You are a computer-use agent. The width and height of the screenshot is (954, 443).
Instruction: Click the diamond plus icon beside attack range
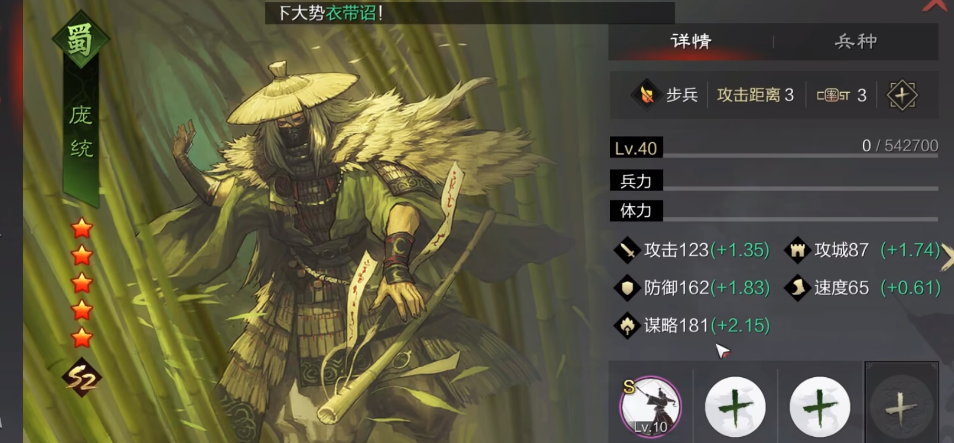(x=902, y=95)
